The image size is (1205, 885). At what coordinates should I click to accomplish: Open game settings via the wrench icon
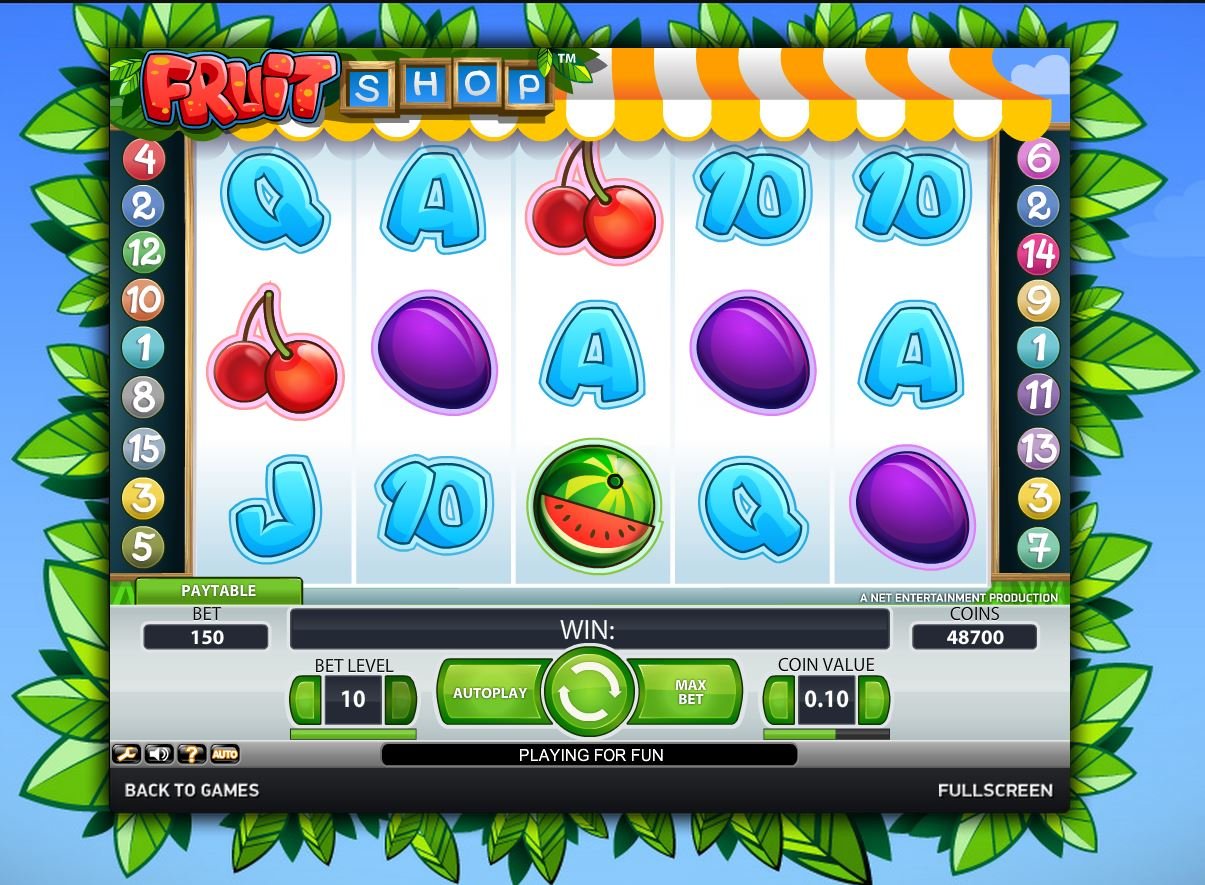tap(126, 754)
